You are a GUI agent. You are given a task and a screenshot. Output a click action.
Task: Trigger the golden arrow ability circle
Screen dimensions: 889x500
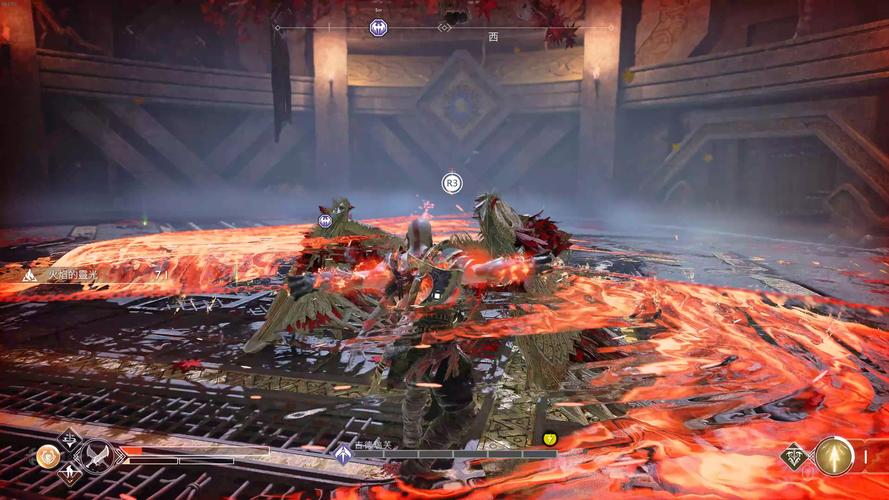coord(833,456)
